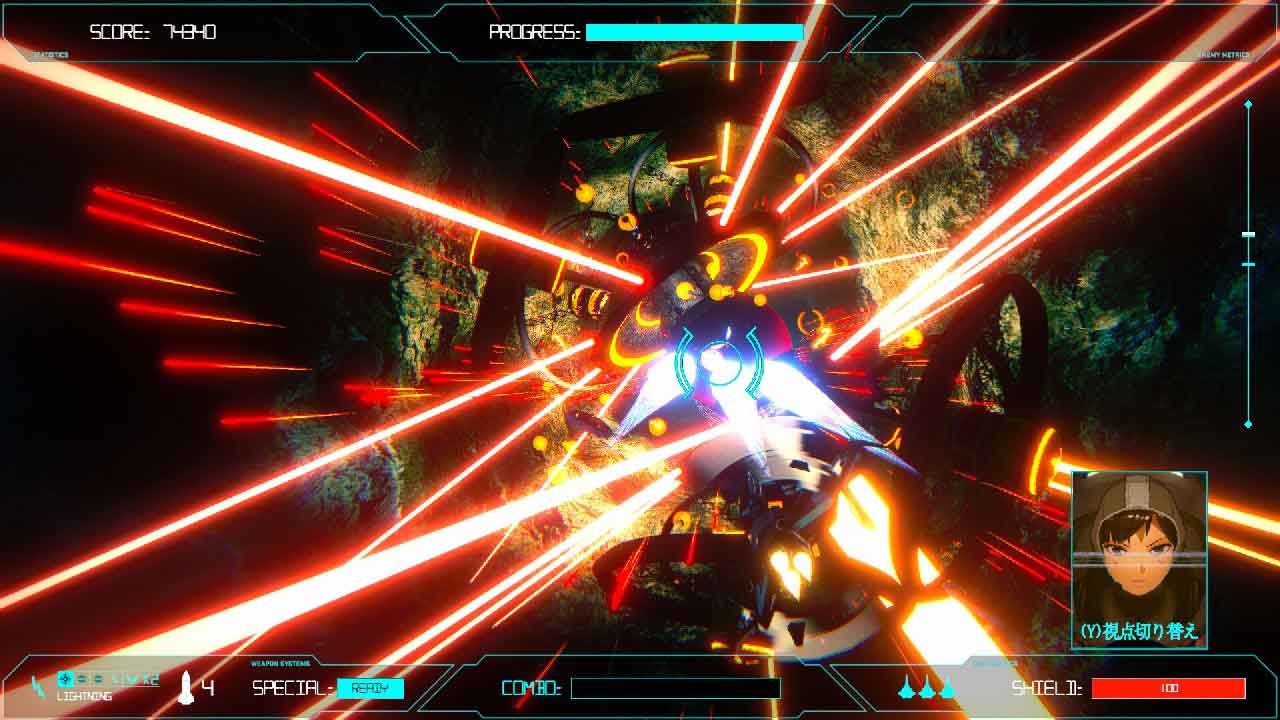Click the remaining ships lives icons
This screenshot has width=1280, height=720.
pos(927,687)
